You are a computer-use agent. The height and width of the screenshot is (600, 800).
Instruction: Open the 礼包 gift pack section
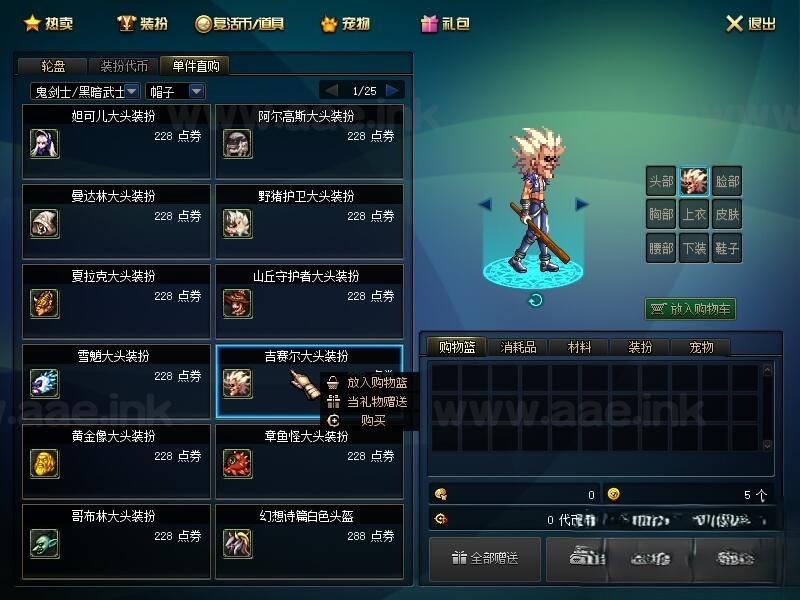point(445,23)
